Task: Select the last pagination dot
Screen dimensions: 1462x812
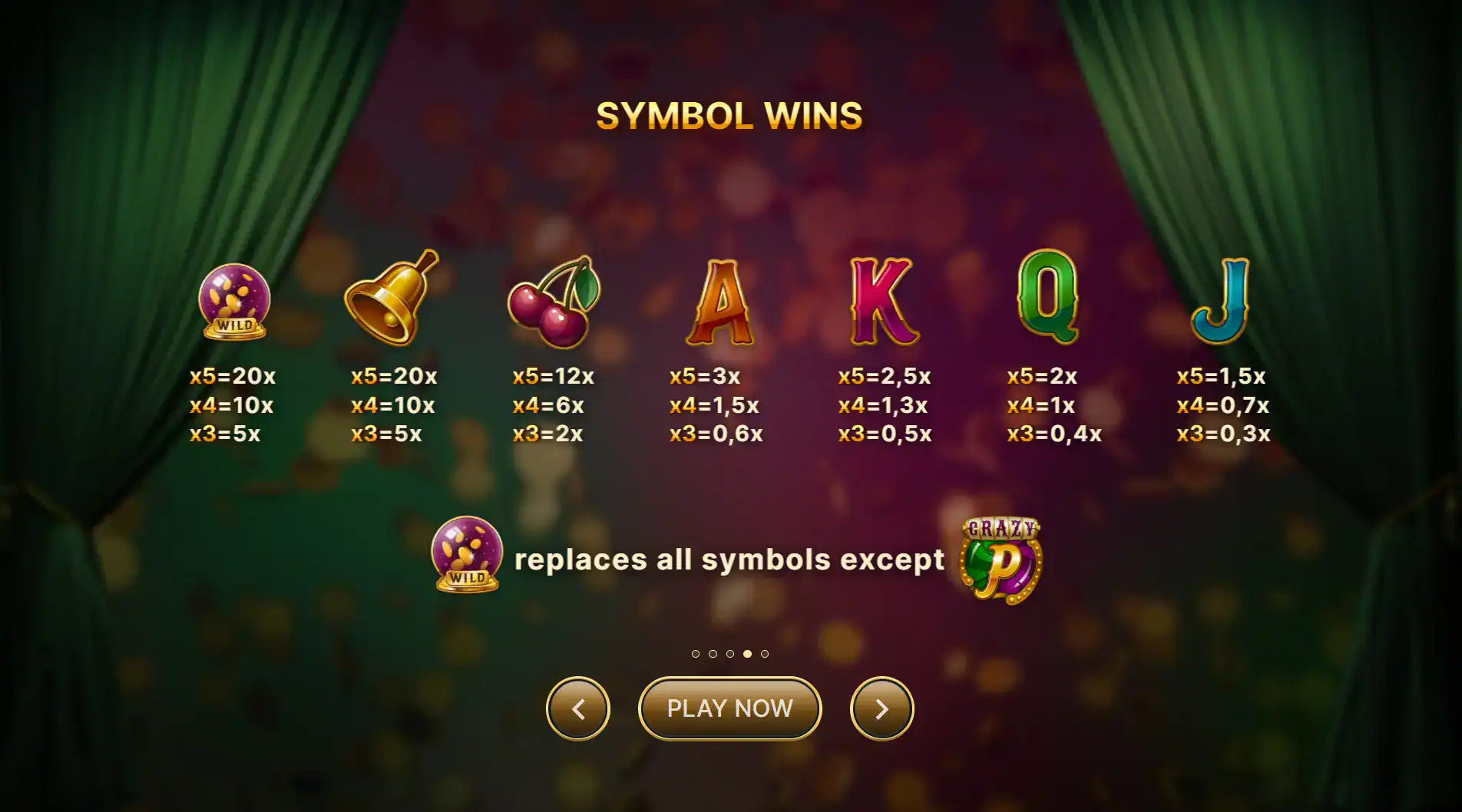Action: pos(765,654)
